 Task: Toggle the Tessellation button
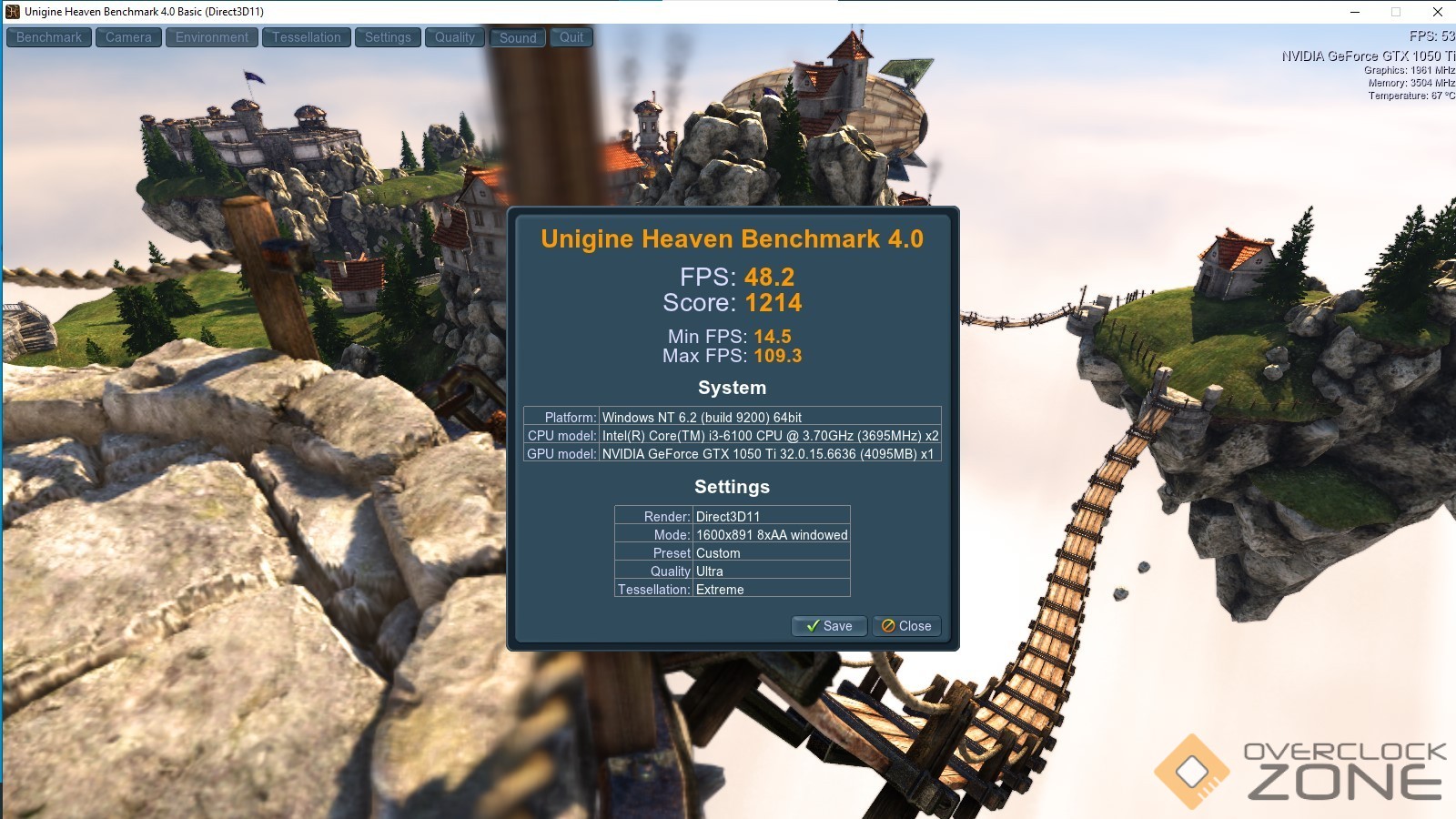306,37
